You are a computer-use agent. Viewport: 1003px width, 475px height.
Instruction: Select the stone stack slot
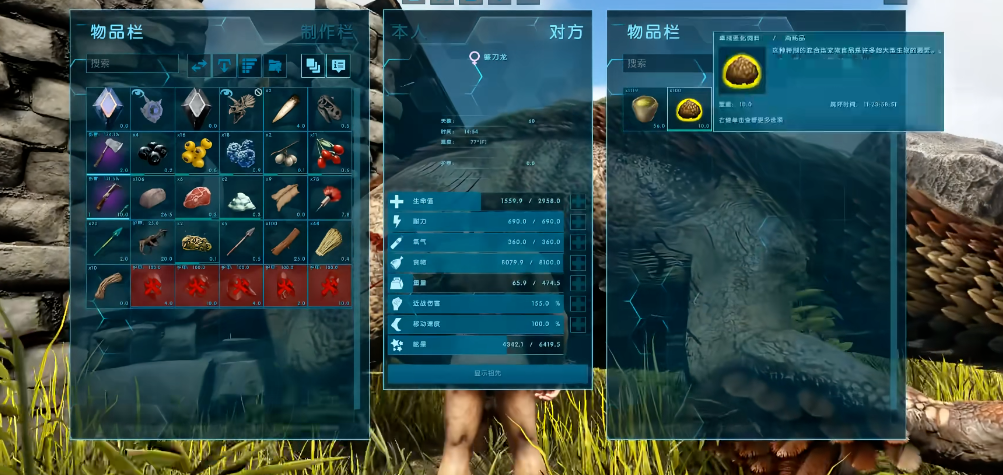[x=151, y=197]
